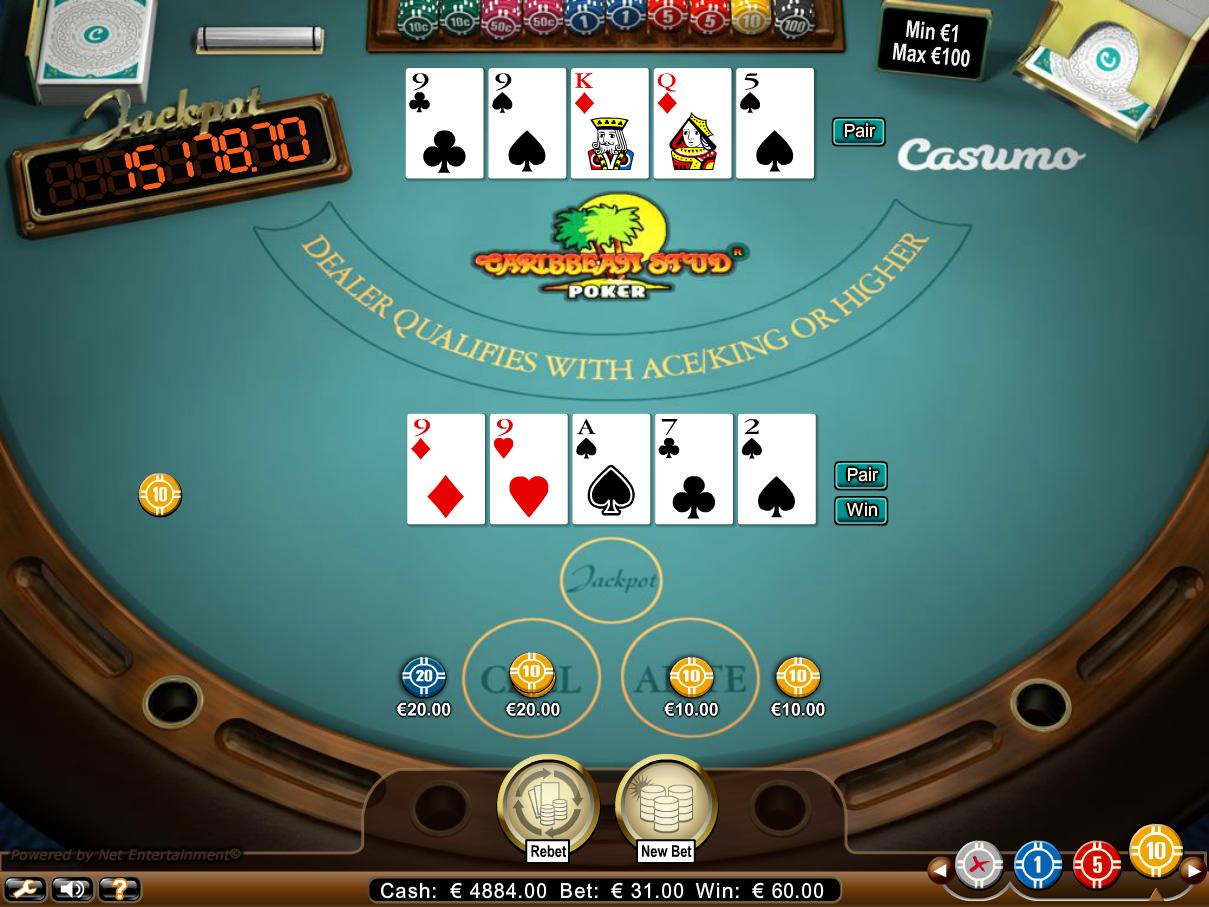The image size is (1209, 907).
Task: Pick the yellow 10 chip in the selector
Action: 1155,852
